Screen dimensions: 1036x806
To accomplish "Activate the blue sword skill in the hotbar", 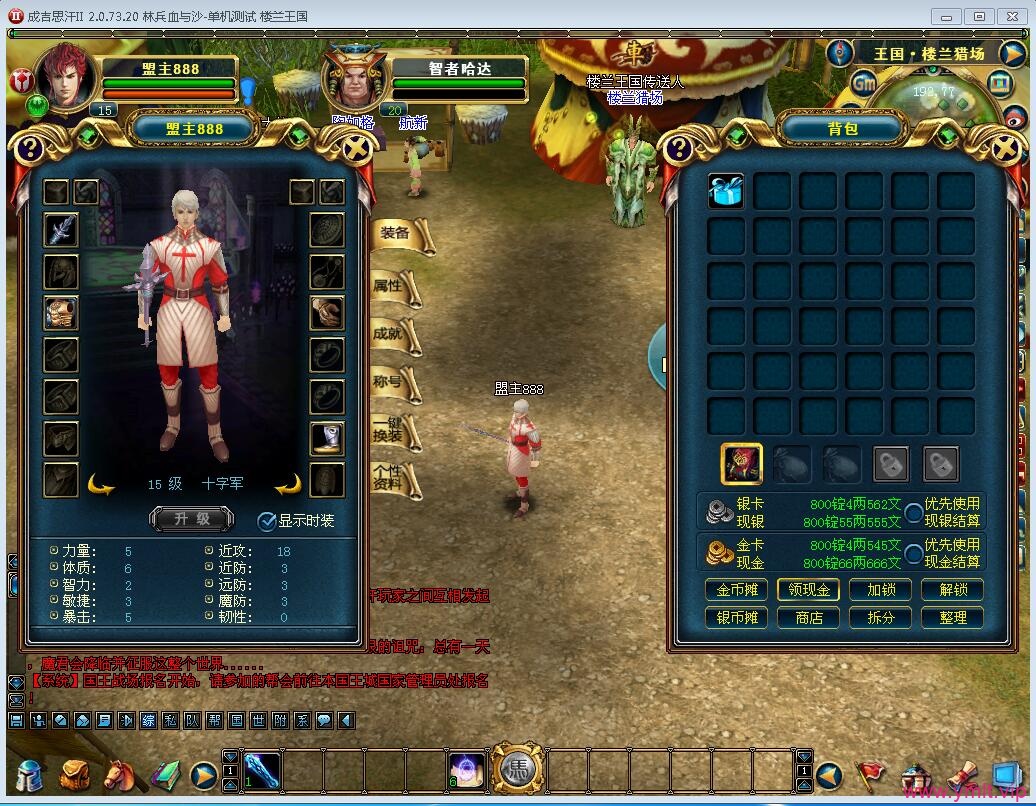I will 262,768.
